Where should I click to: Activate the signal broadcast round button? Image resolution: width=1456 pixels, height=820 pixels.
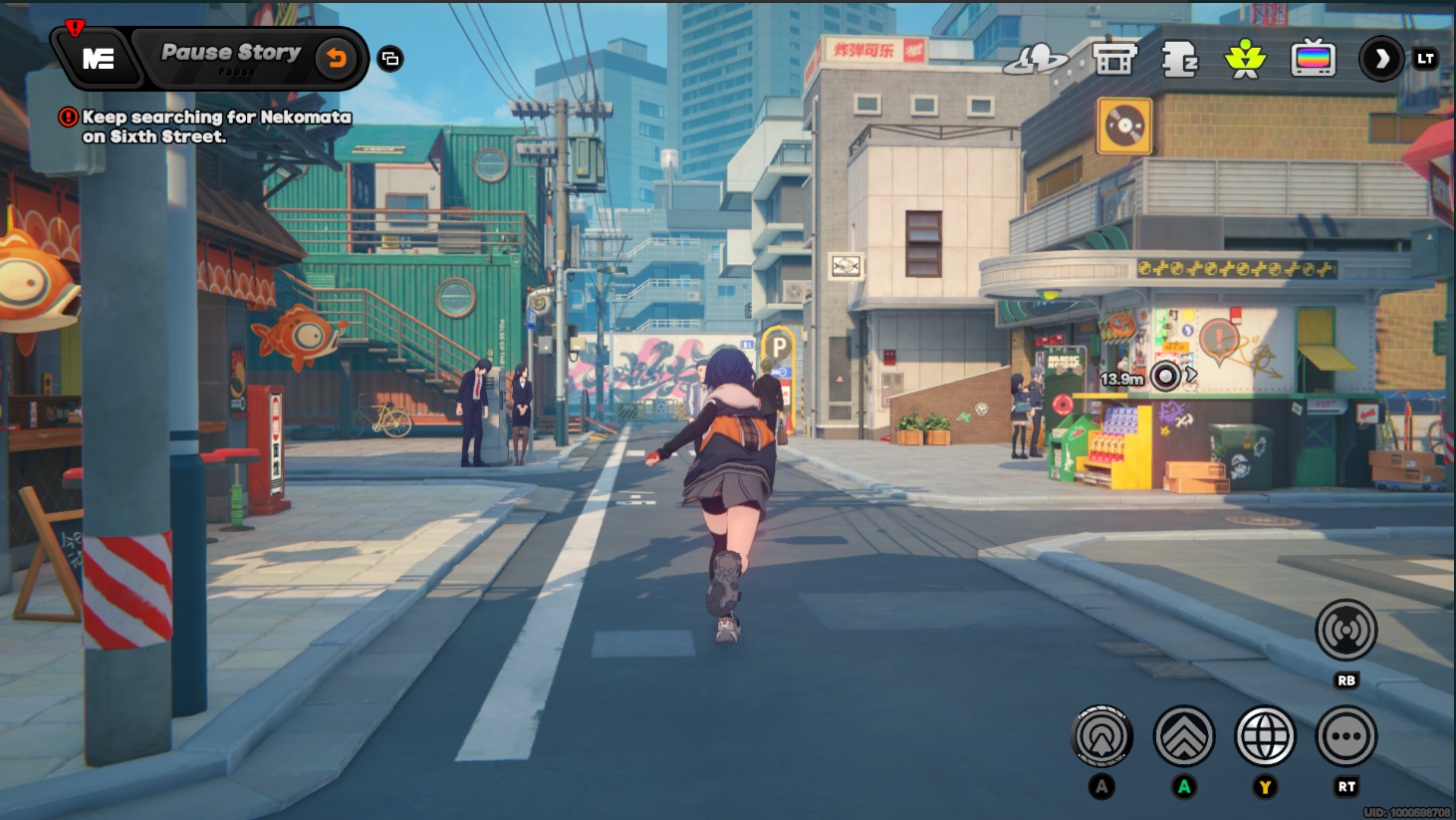point(1345,630)
